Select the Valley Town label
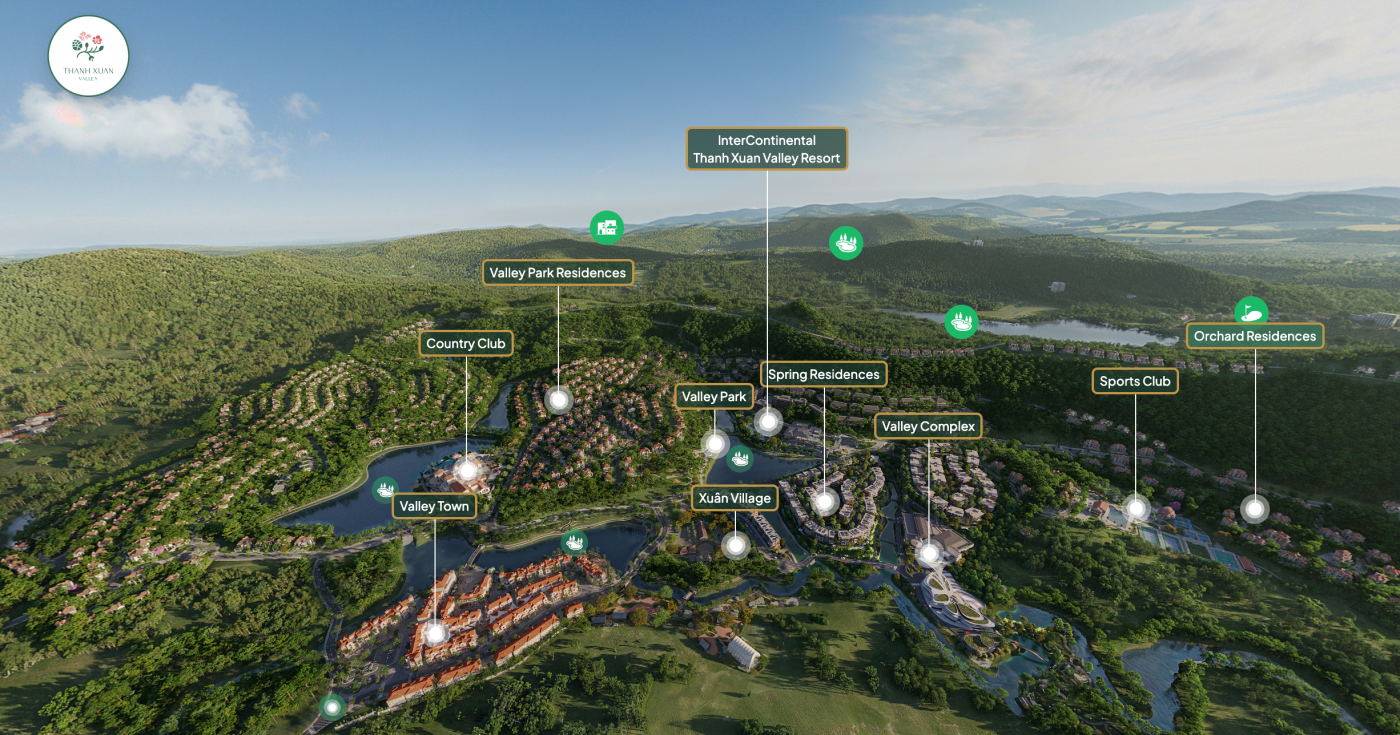Viewport: 1400px width, 735px height. point(434,506)
